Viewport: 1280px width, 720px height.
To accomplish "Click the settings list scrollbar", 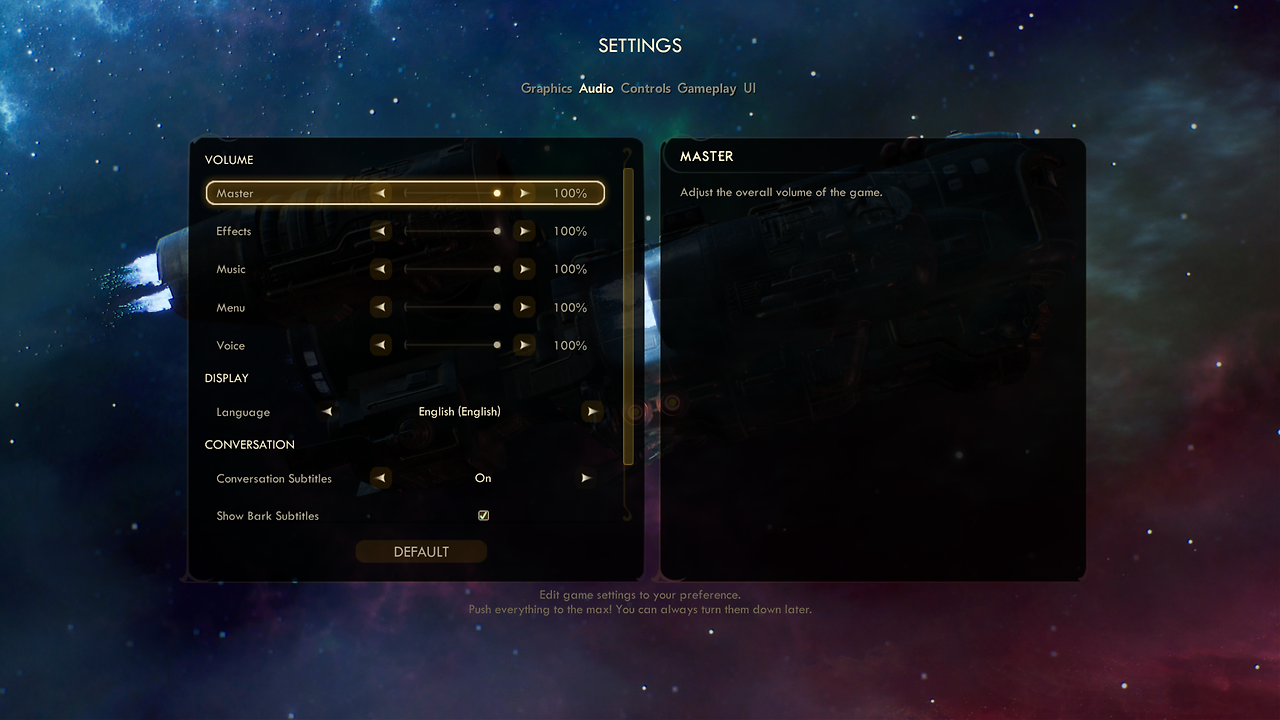I will 628,315.
